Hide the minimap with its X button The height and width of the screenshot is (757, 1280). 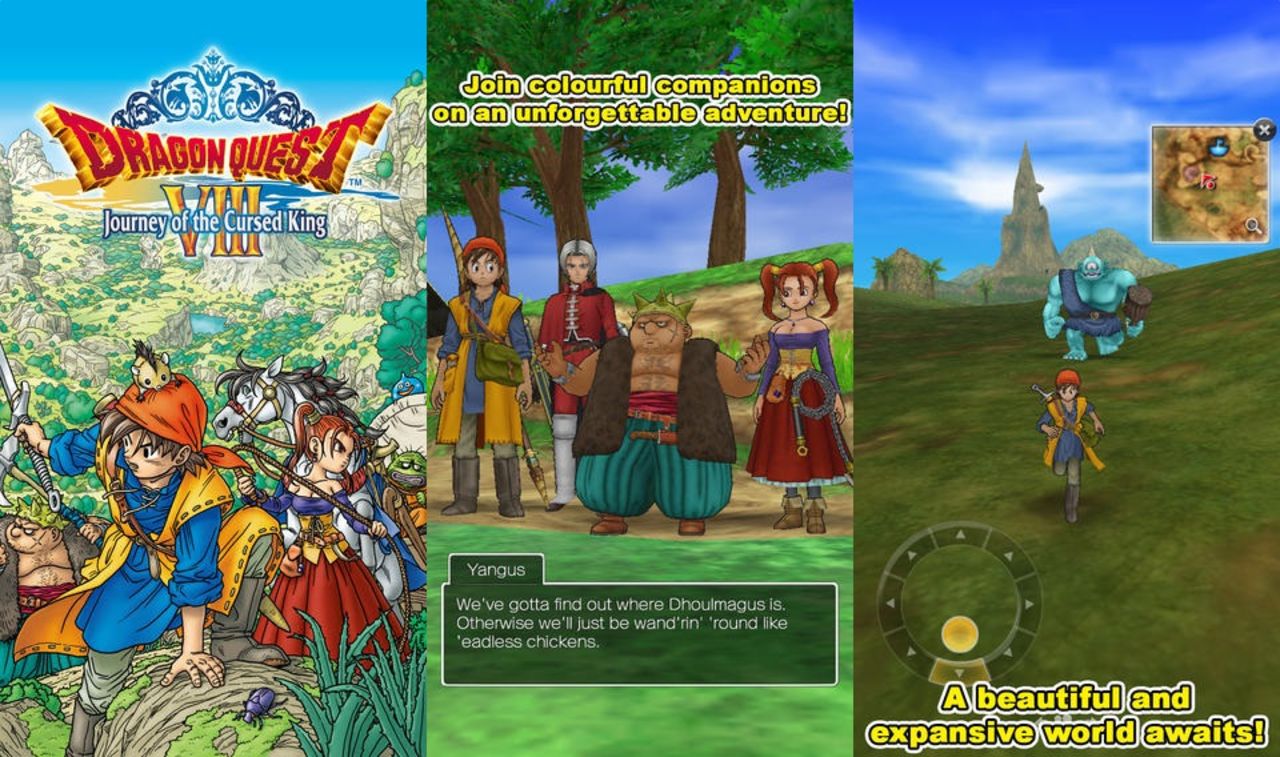[x=1263, y=131]
